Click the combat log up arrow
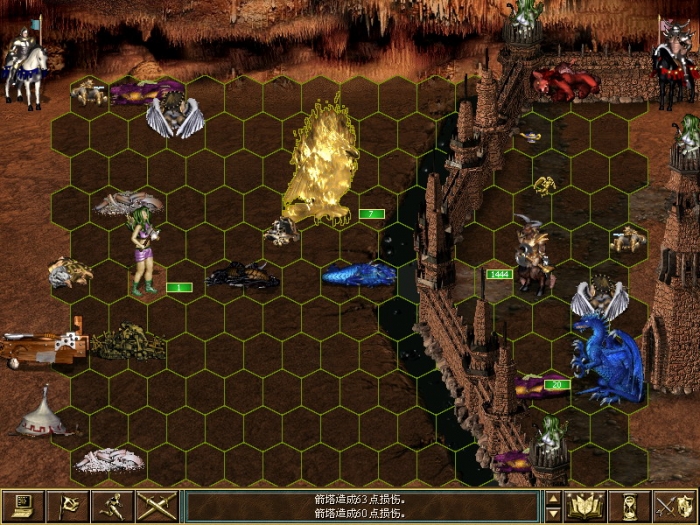 coord(553,497)
